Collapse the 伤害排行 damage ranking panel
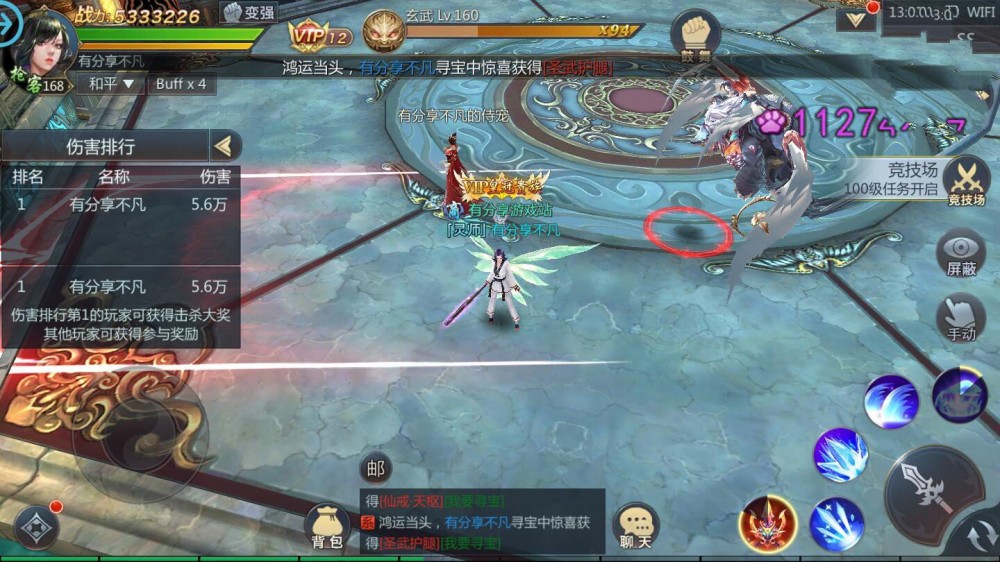1000x562 pixels. [x=225, y=146]
